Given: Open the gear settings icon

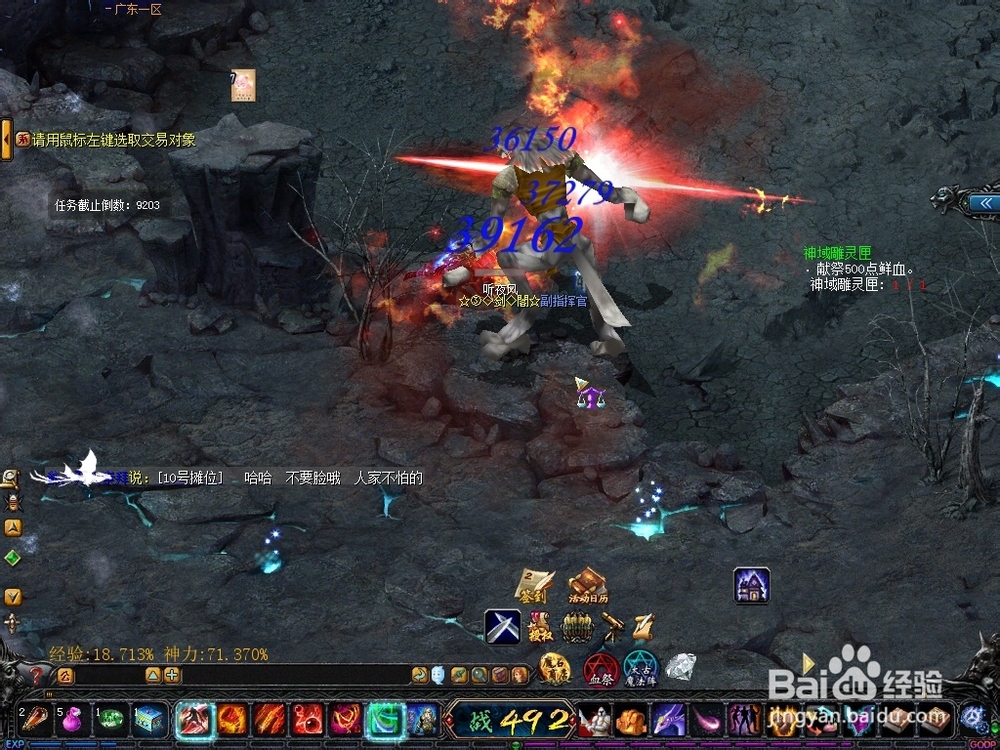Looking at the screenshot, I should coord(972,717).
